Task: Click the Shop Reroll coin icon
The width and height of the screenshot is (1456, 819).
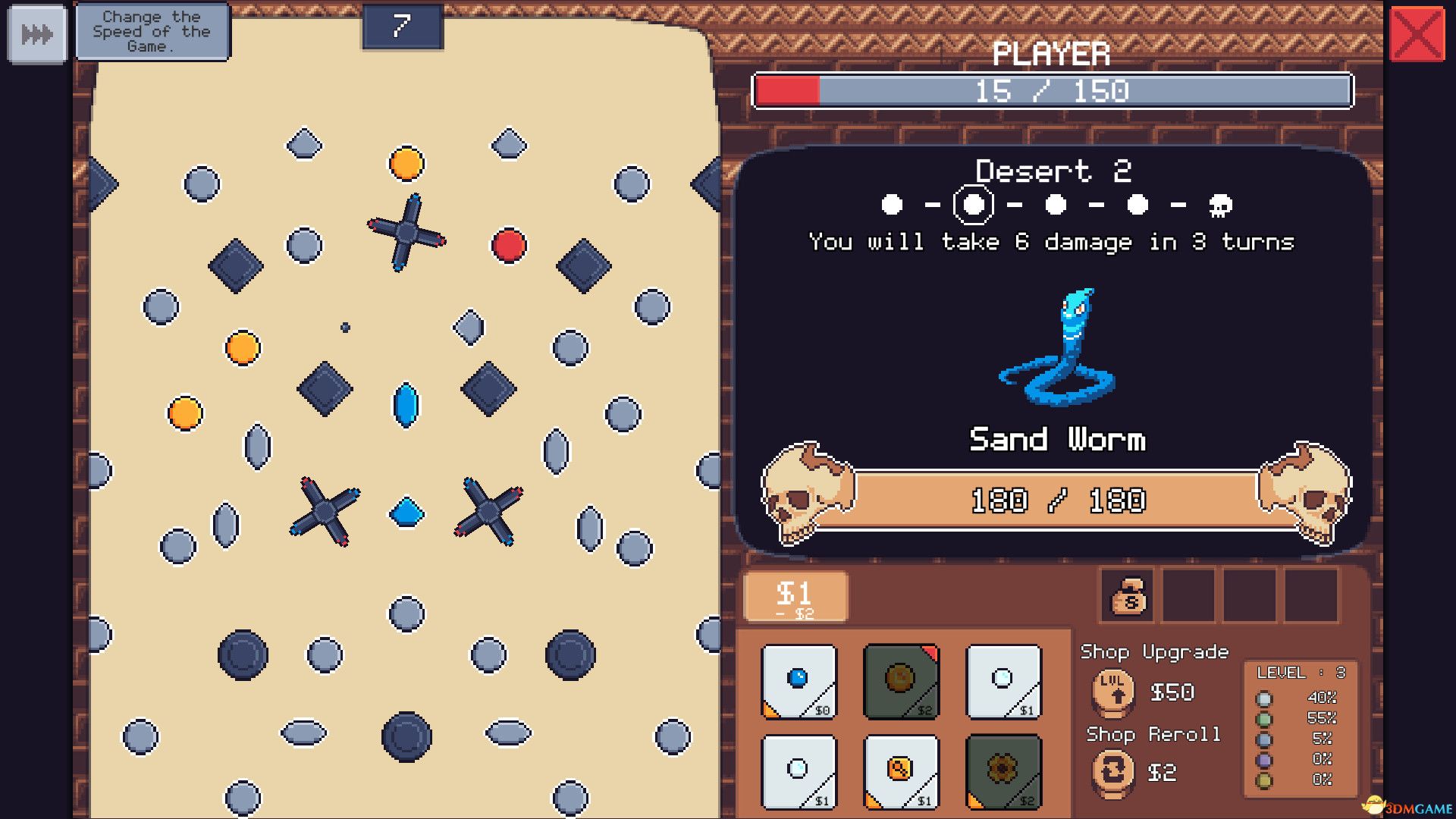Action: click(x=1112, y=773)
